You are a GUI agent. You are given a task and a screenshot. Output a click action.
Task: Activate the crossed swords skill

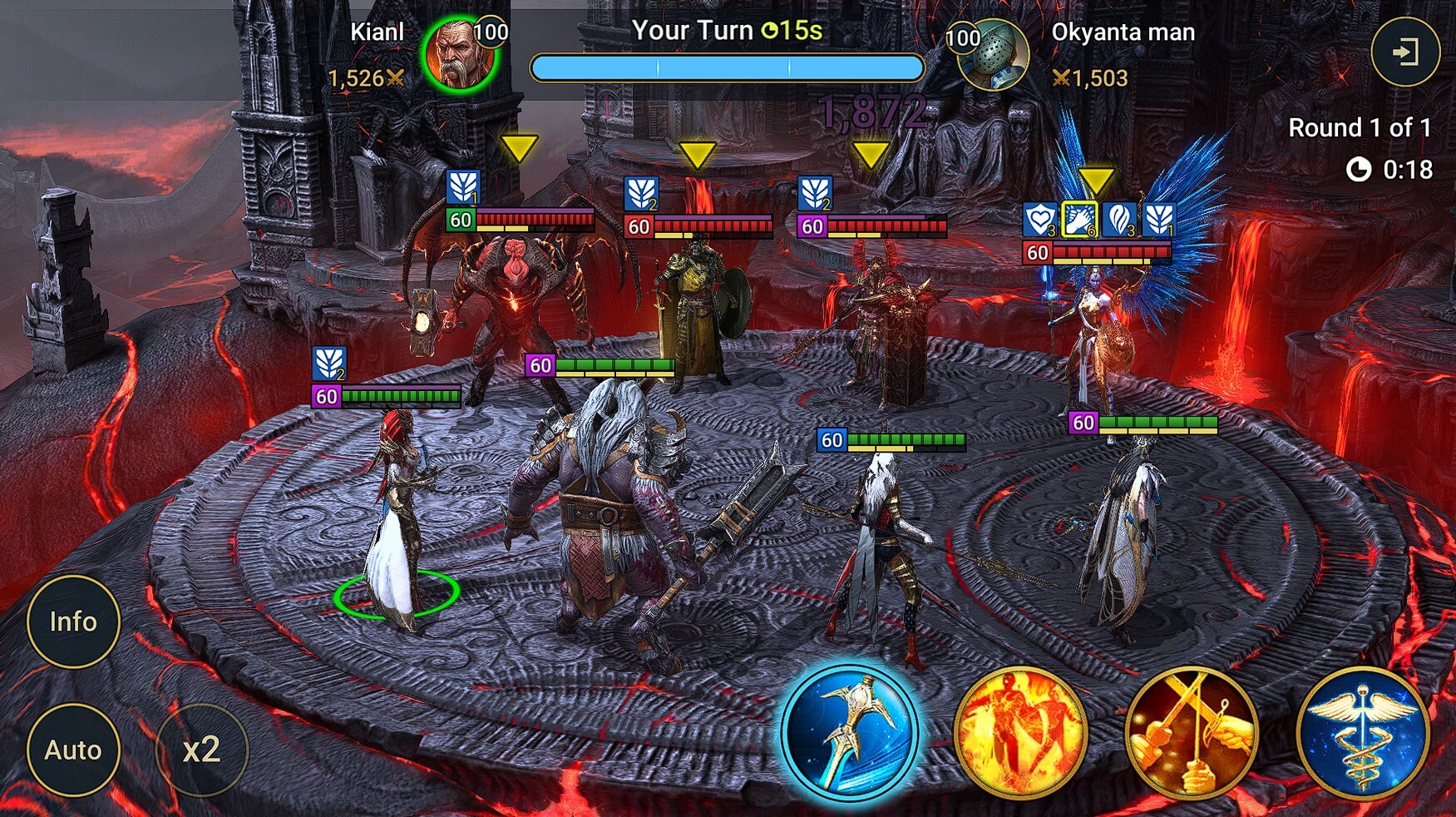tap(1192, 732)
